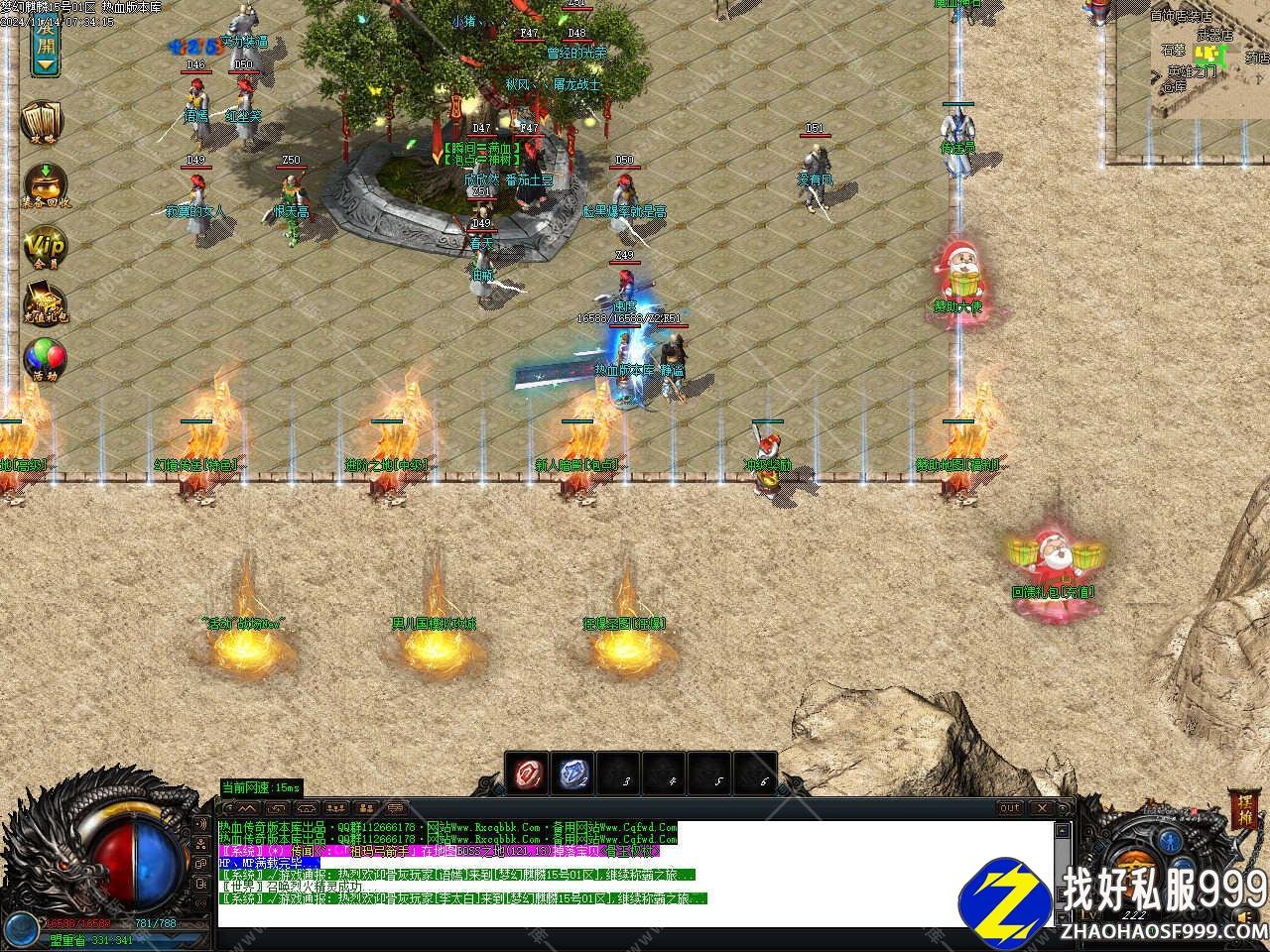The image size is (1270, 952).
Task: Use the red potion in hotbar slot 1
Action: 524,773
